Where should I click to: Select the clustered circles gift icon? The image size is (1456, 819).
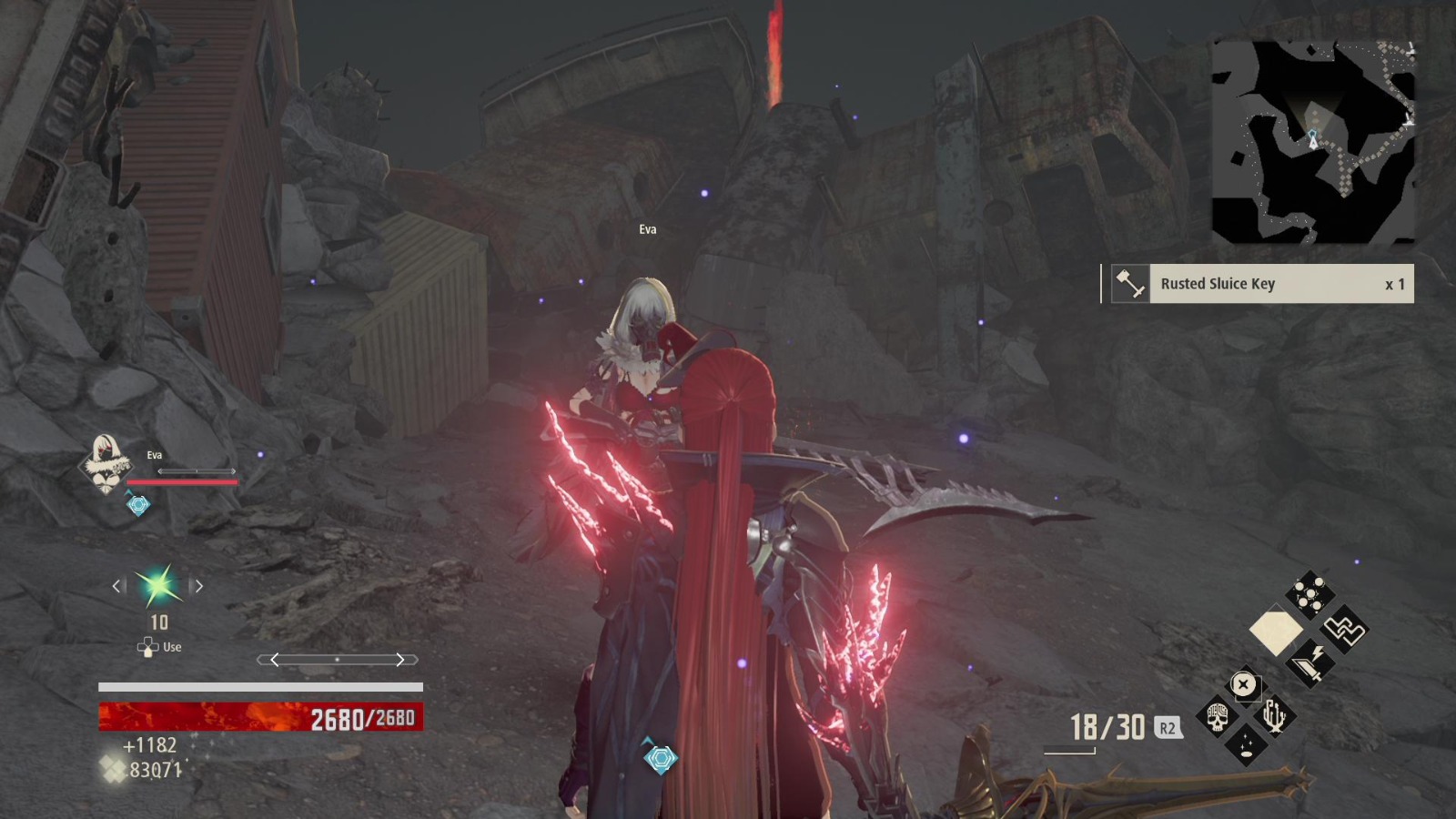[1309, 592]
